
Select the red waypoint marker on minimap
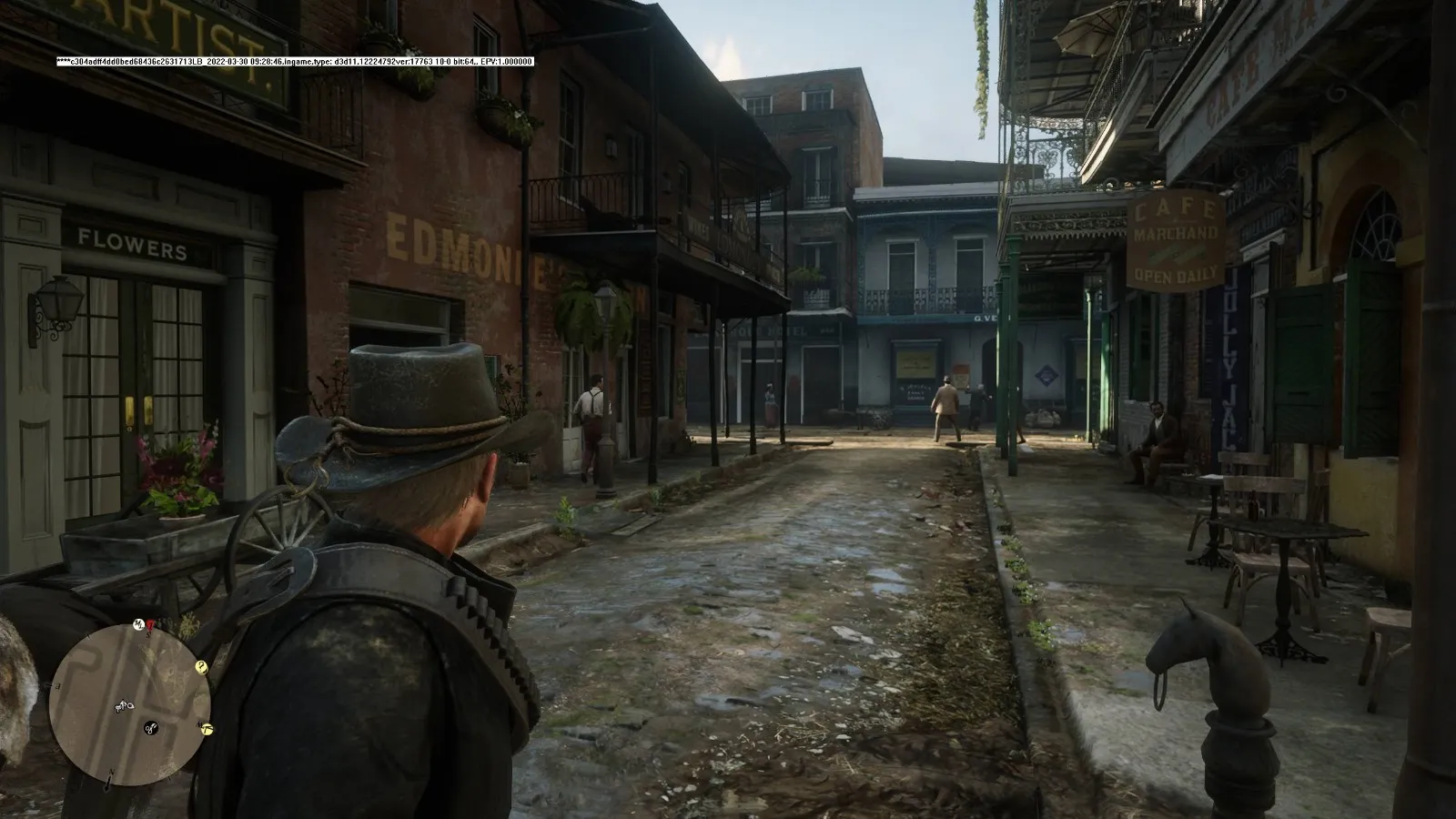point(148,624)
